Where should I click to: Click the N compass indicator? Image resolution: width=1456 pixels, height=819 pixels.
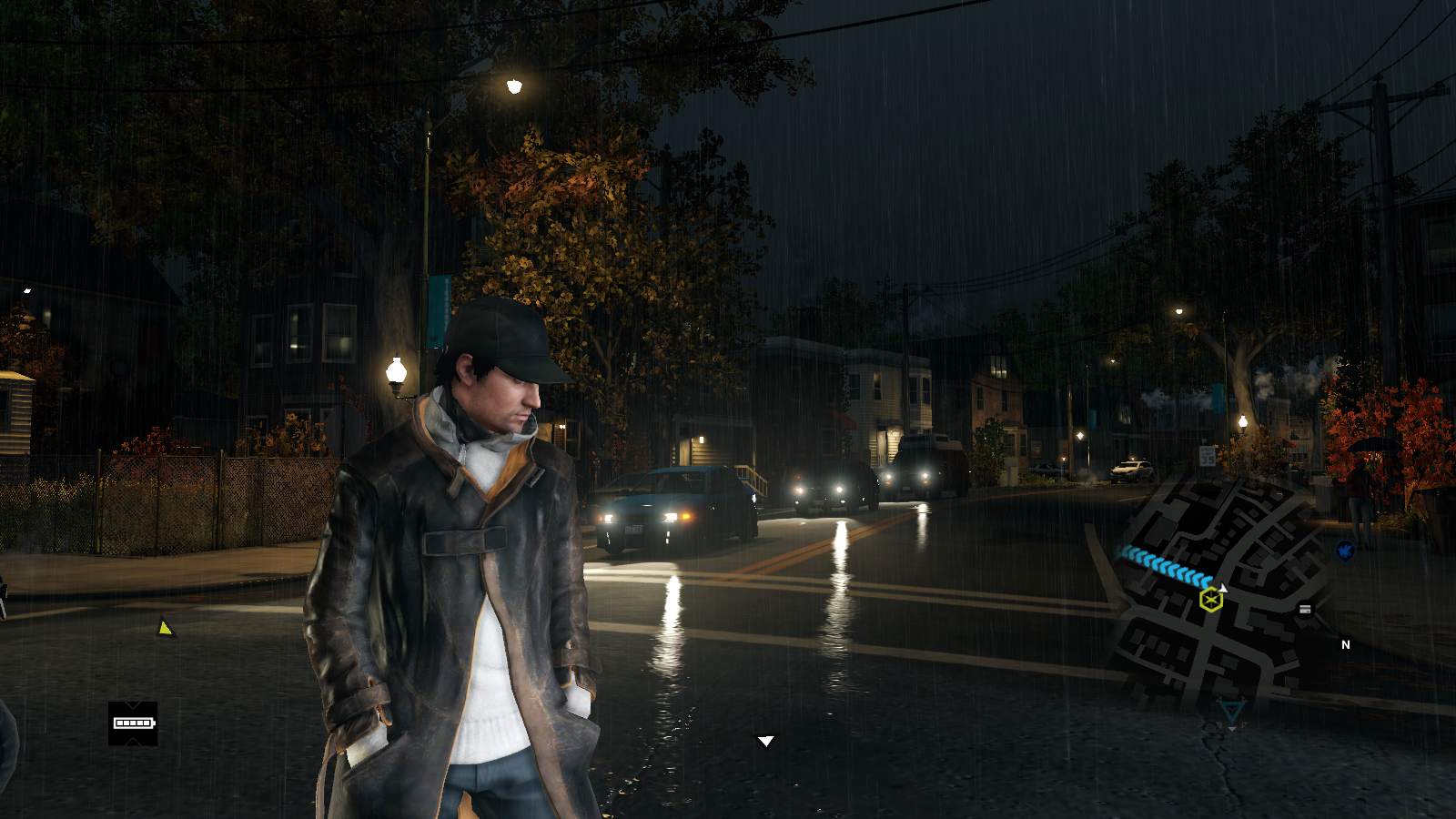point(1346,644)
